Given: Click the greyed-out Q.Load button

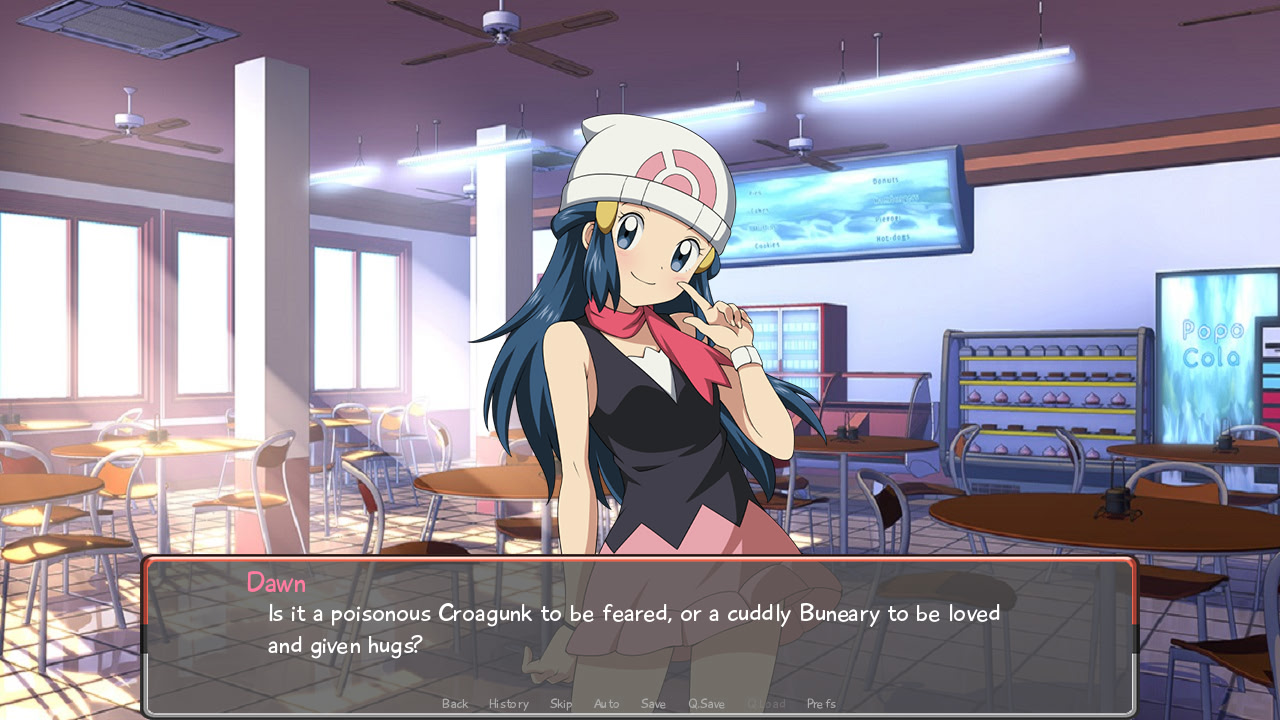Looking at the screenshot, I should (766, 704).
